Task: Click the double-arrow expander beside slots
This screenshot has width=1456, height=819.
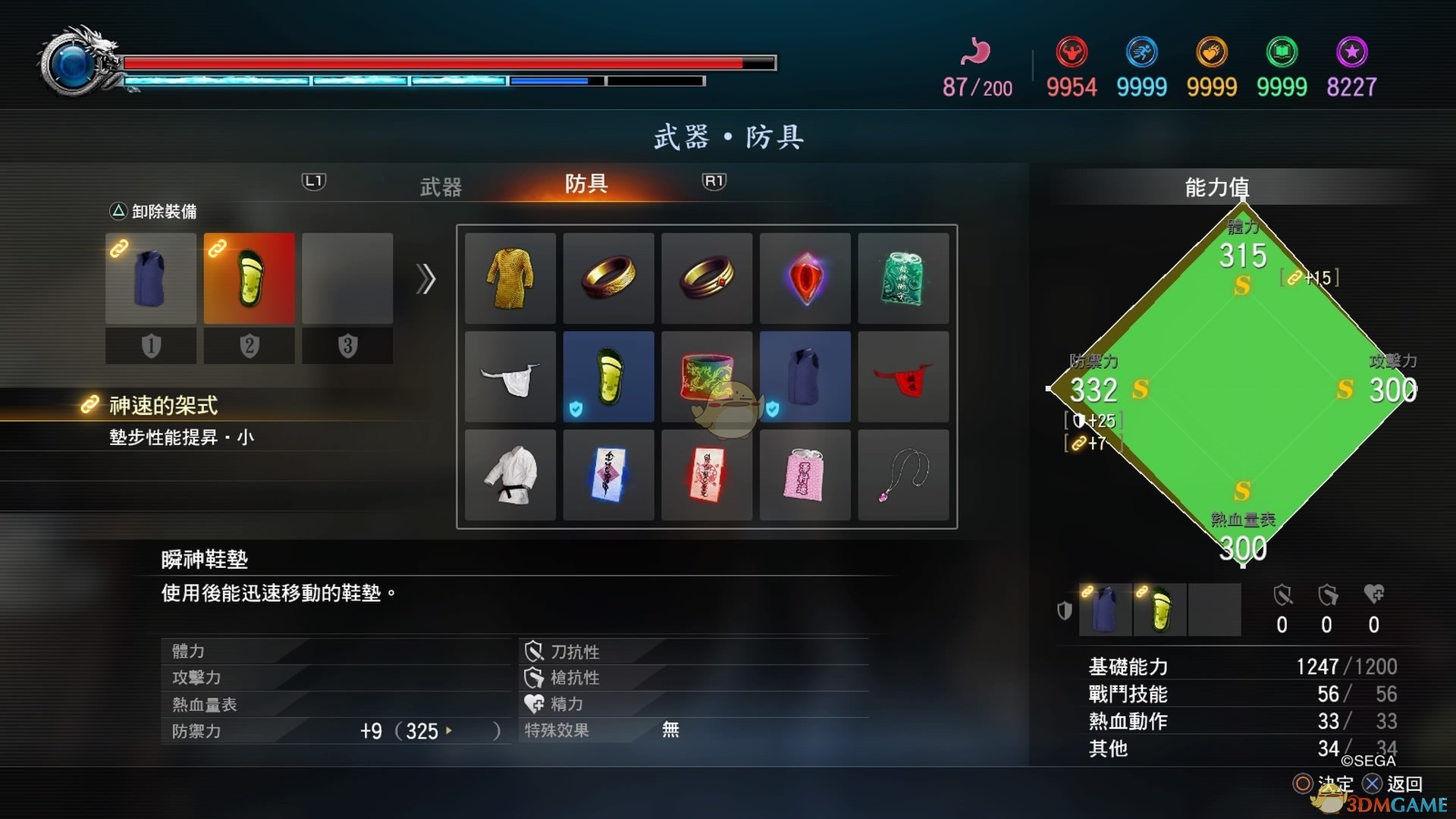Action: coord(426,279)
